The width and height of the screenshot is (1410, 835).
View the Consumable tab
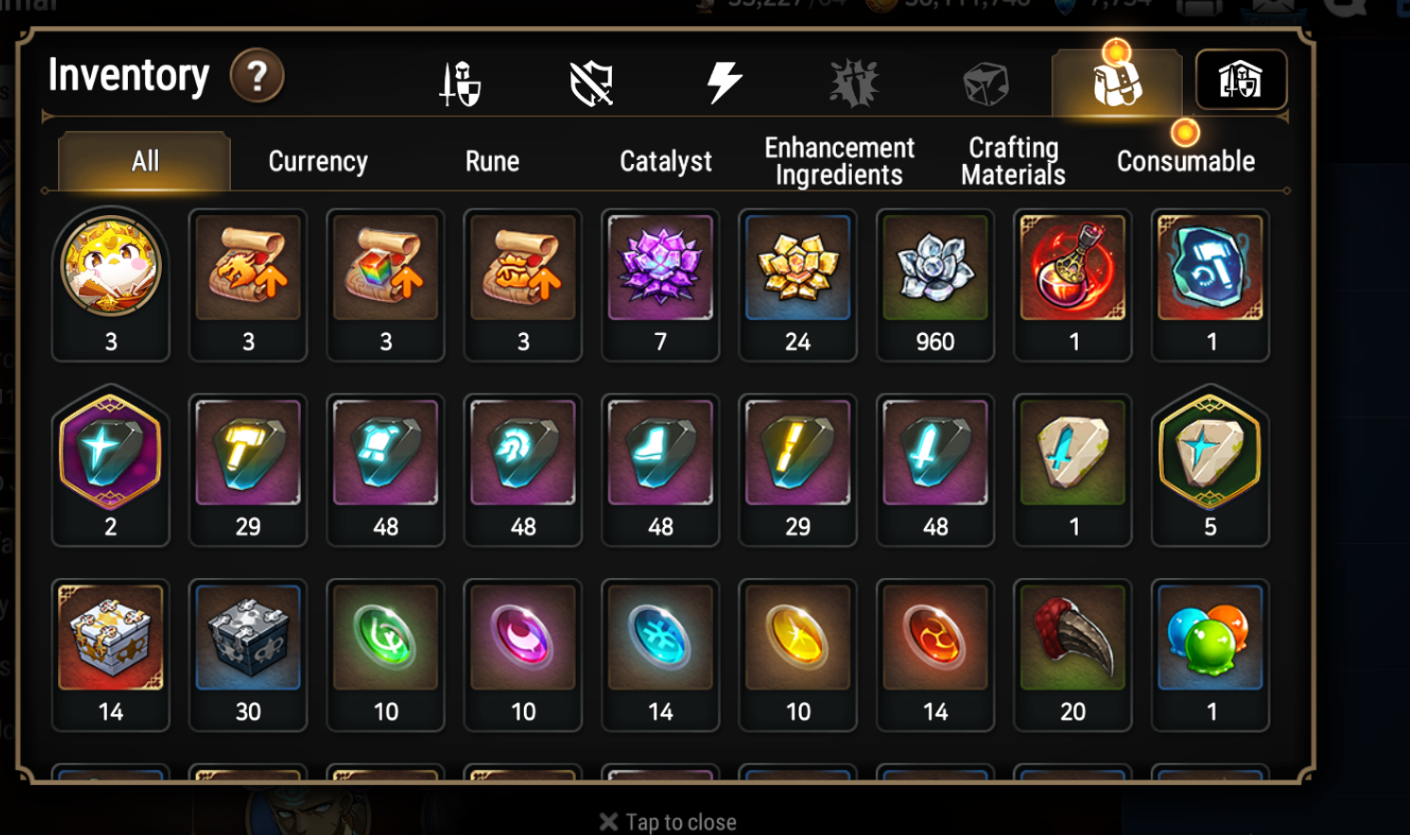click(1185, 161)
